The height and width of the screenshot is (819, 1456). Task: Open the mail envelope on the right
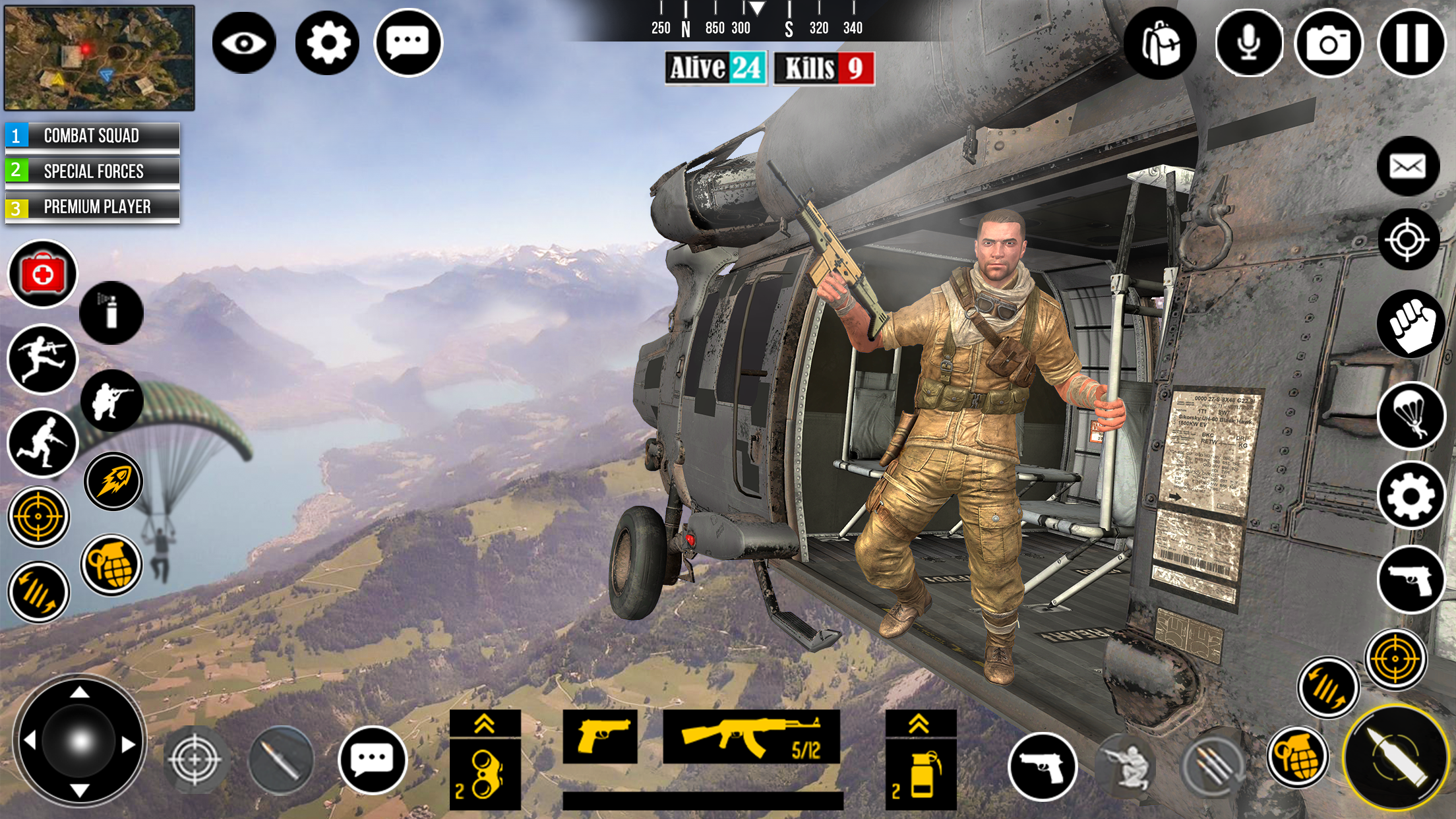[1408, 166]
